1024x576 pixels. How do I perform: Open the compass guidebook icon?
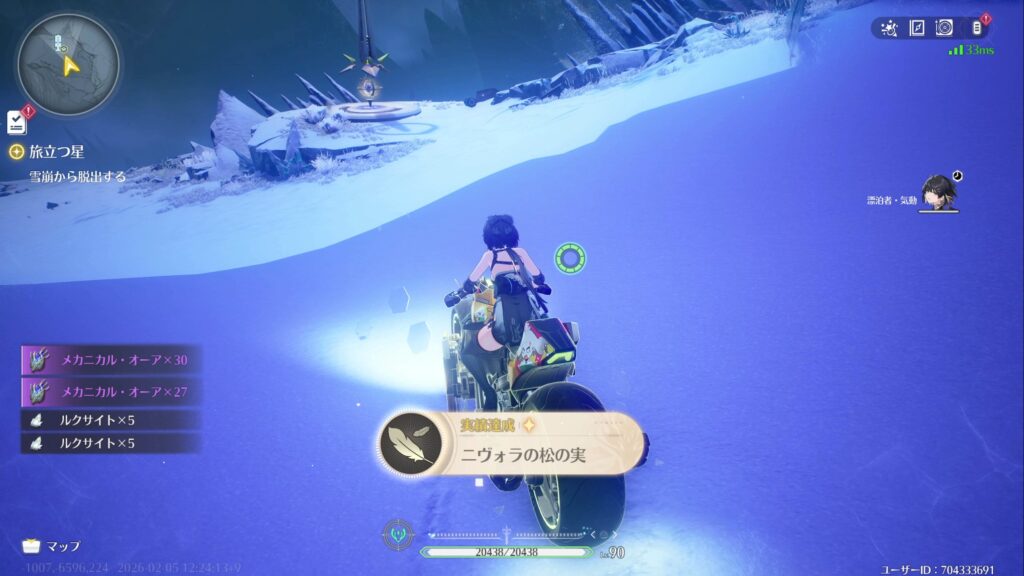(916, 28)
